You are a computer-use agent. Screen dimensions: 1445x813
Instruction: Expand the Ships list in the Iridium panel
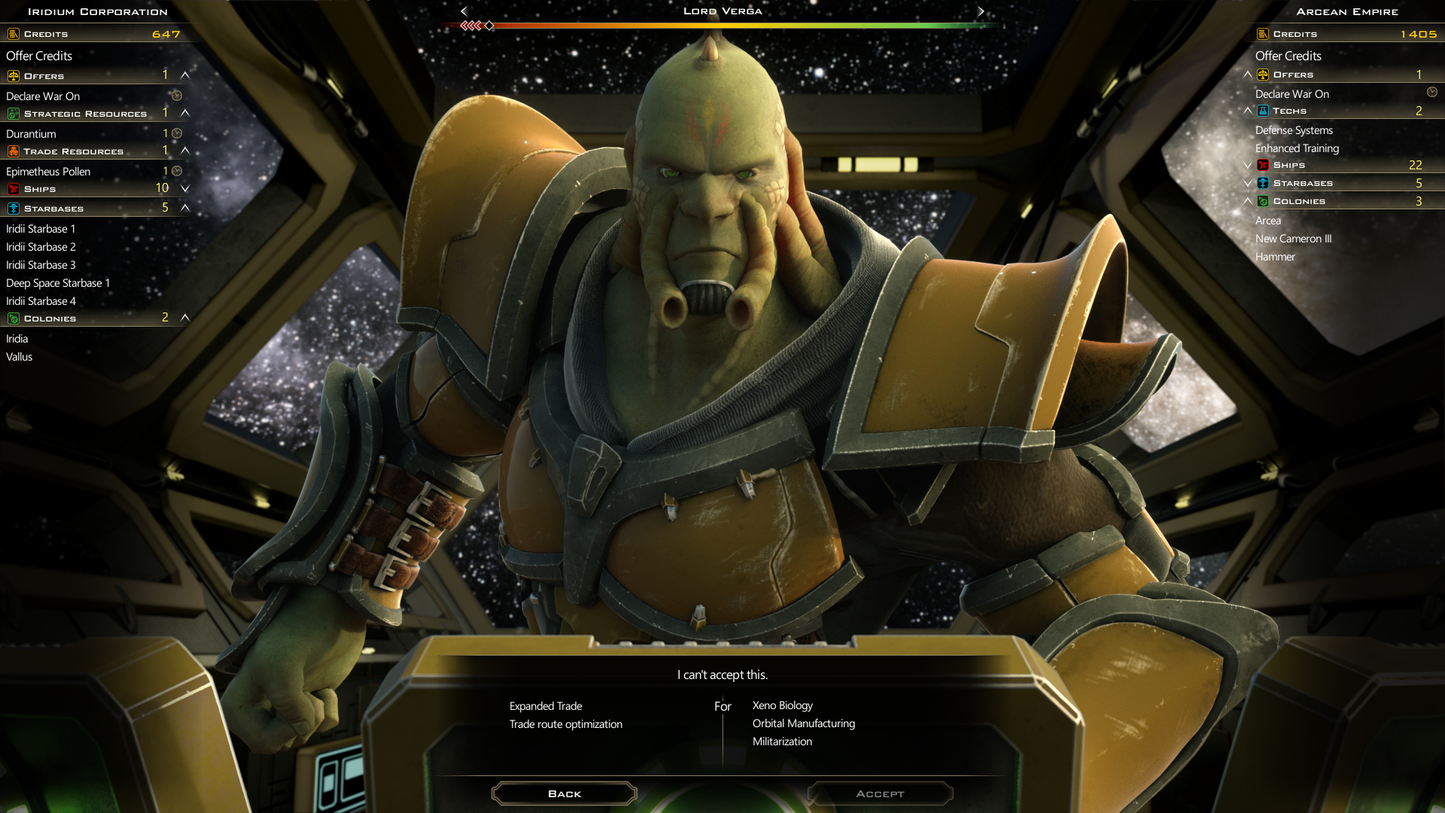pos(183,188)
